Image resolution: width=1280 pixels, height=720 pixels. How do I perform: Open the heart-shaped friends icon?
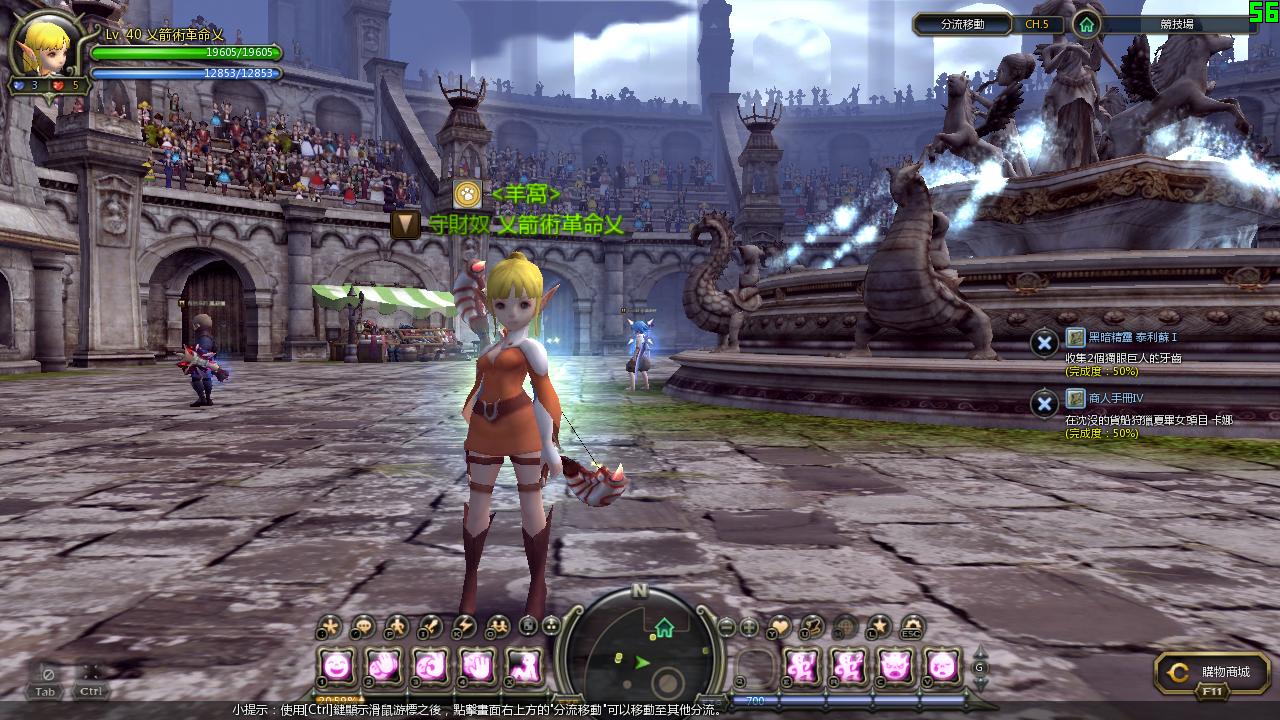click(x=779, y=627)
